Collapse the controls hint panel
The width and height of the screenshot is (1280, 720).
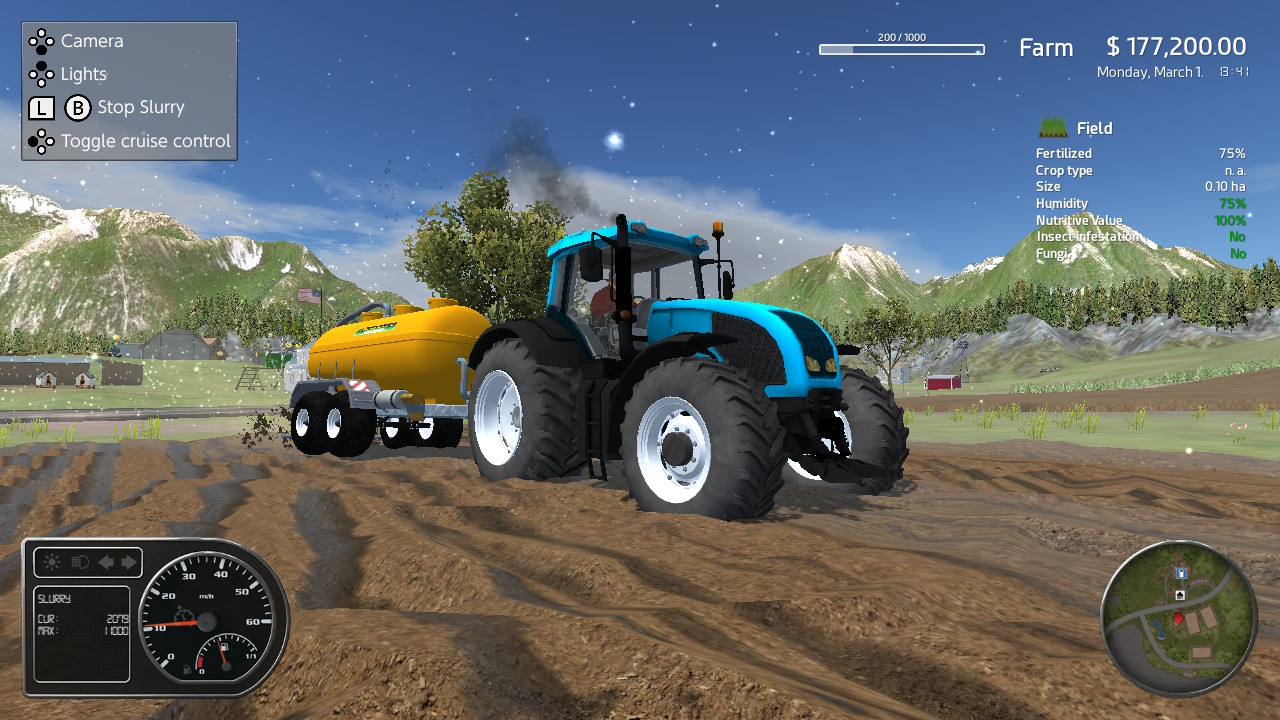coord(128,90)
